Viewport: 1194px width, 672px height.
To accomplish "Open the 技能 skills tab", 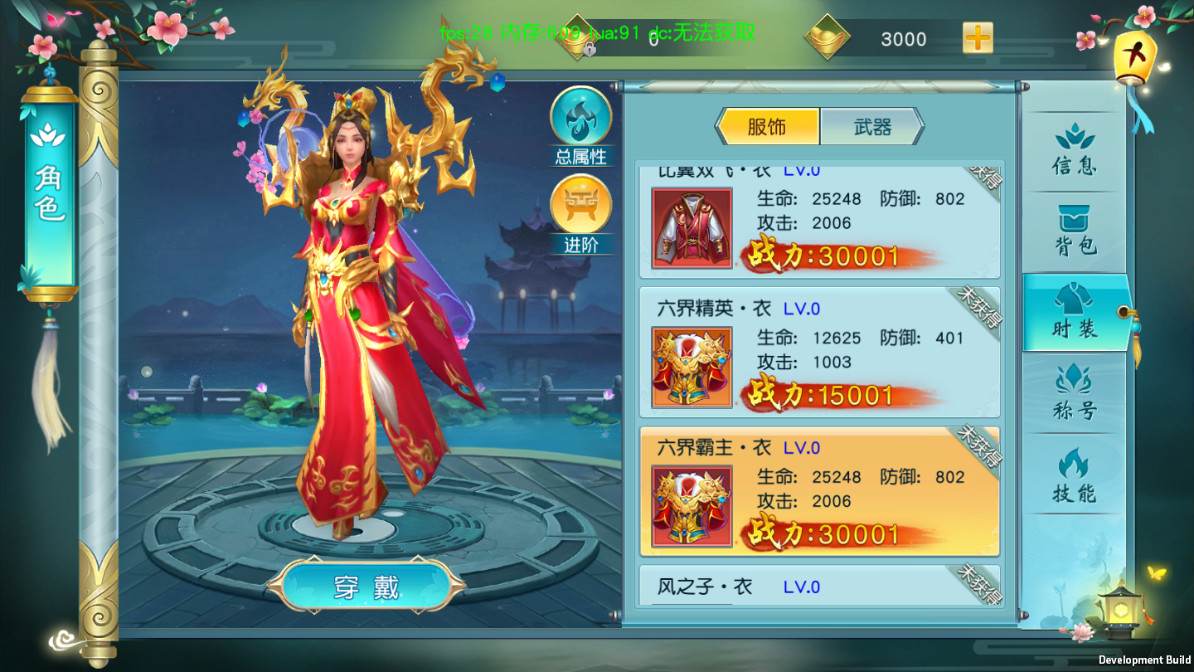I will [x=1074, y=476].
